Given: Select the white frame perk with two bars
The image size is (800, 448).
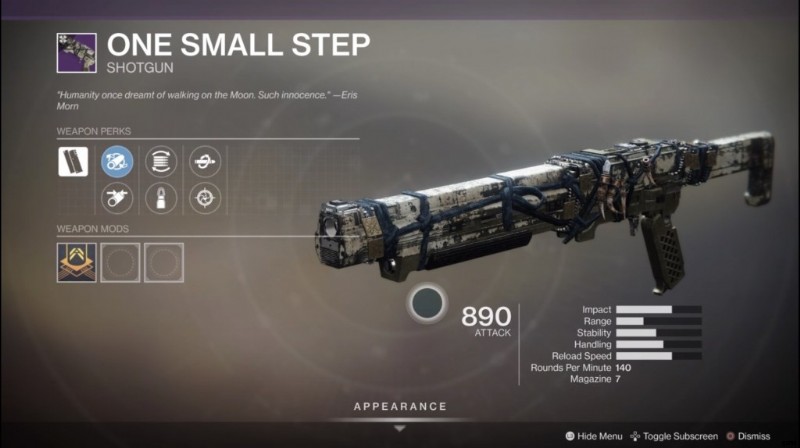Looking at the screenshot, I should (74, 162).
